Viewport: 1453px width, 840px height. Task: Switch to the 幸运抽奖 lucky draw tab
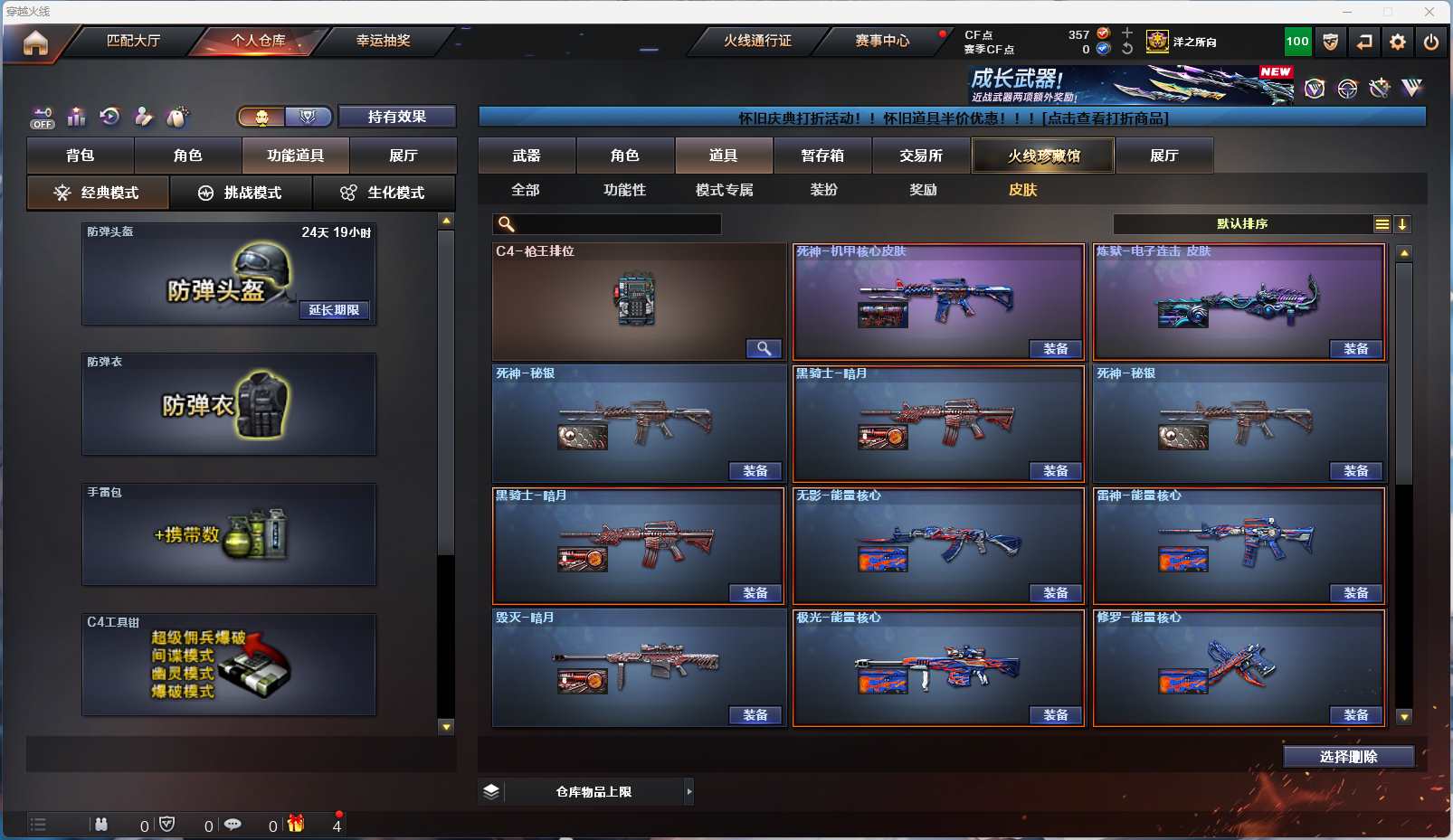click(383, 41)
